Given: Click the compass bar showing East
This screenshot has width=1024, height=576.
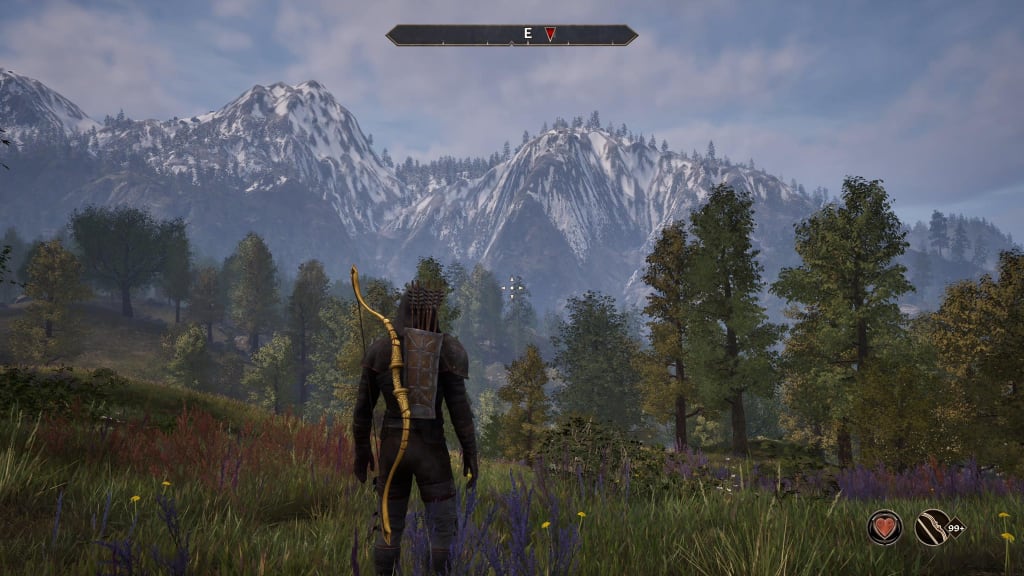Looking at the screenshot, I should coord(512,35).
